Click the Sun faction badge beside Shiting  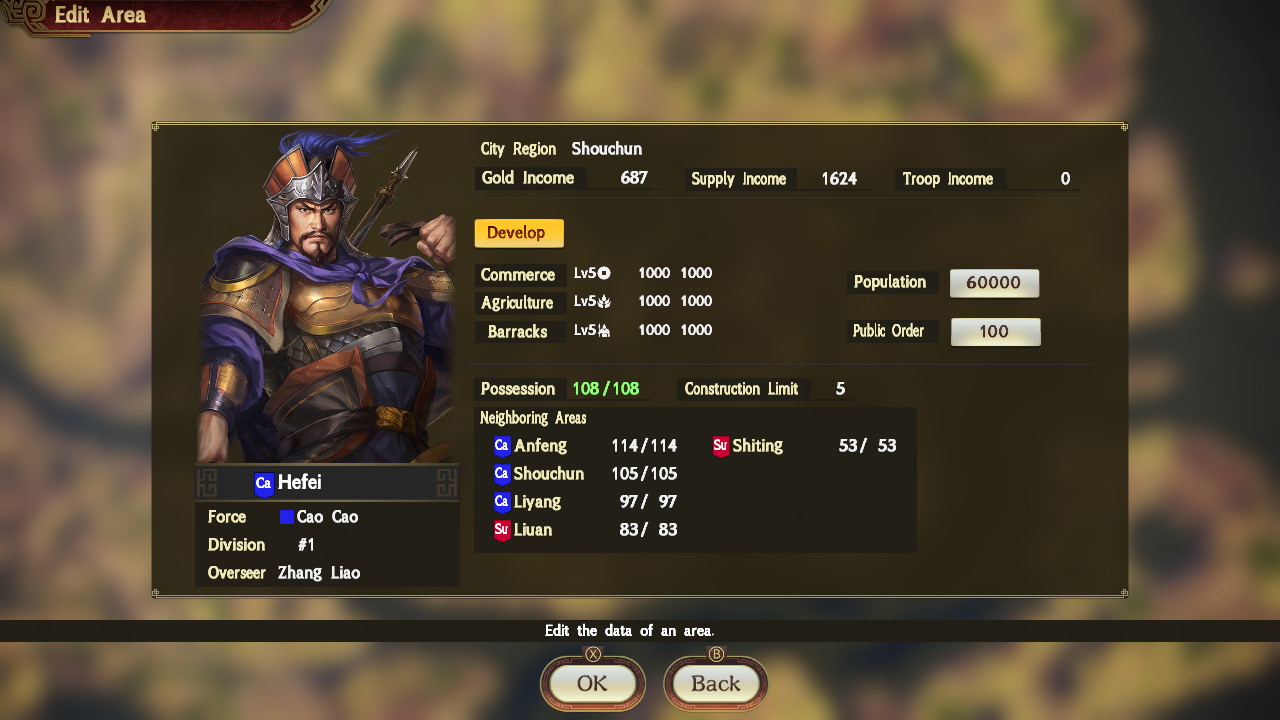pos(722,446)
